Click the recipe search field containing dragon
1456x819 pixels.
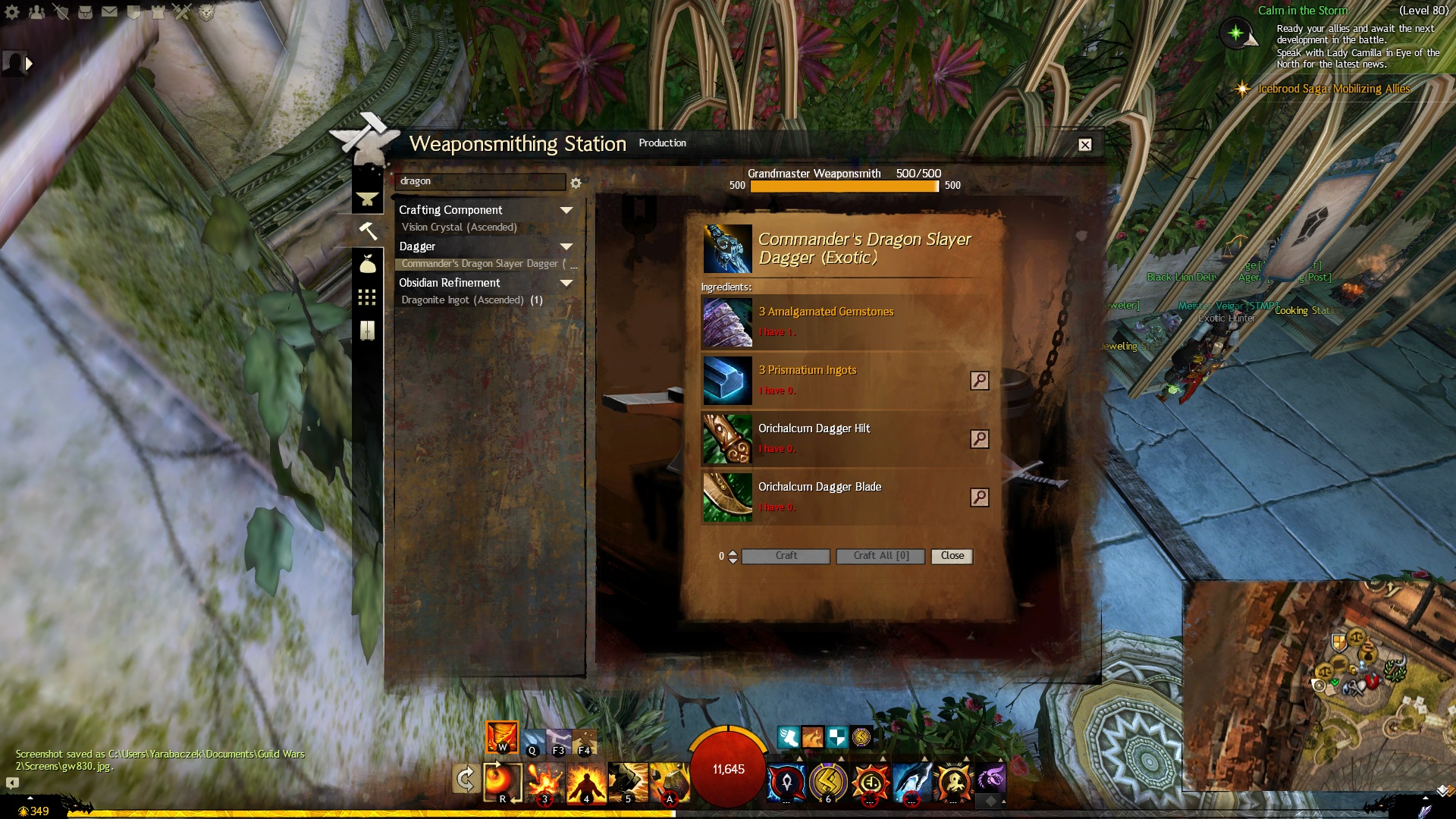click(479, 182)
